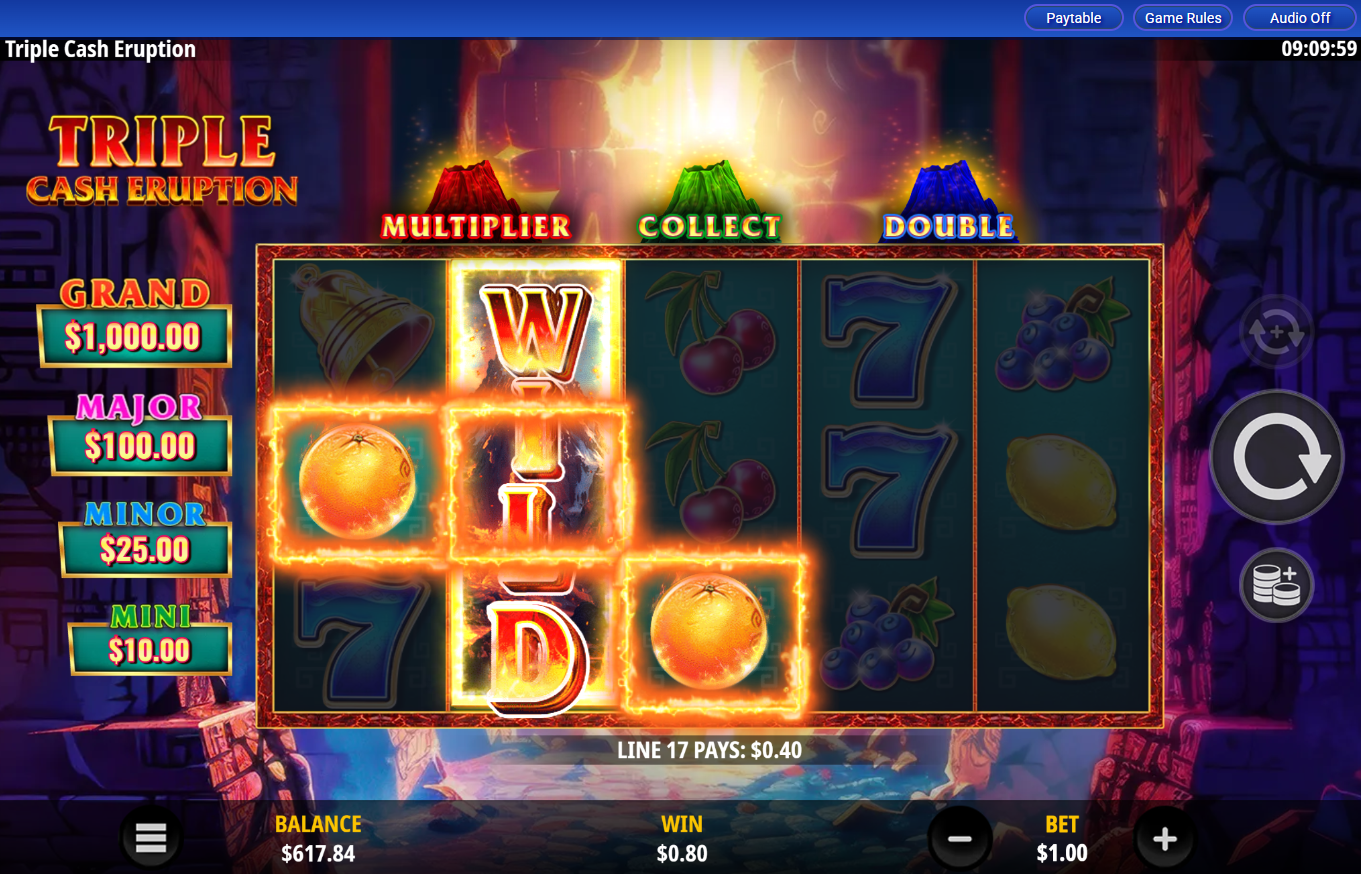Click the Triple Cash Eruption logo

pyautogui.click(x=160, y=160)
